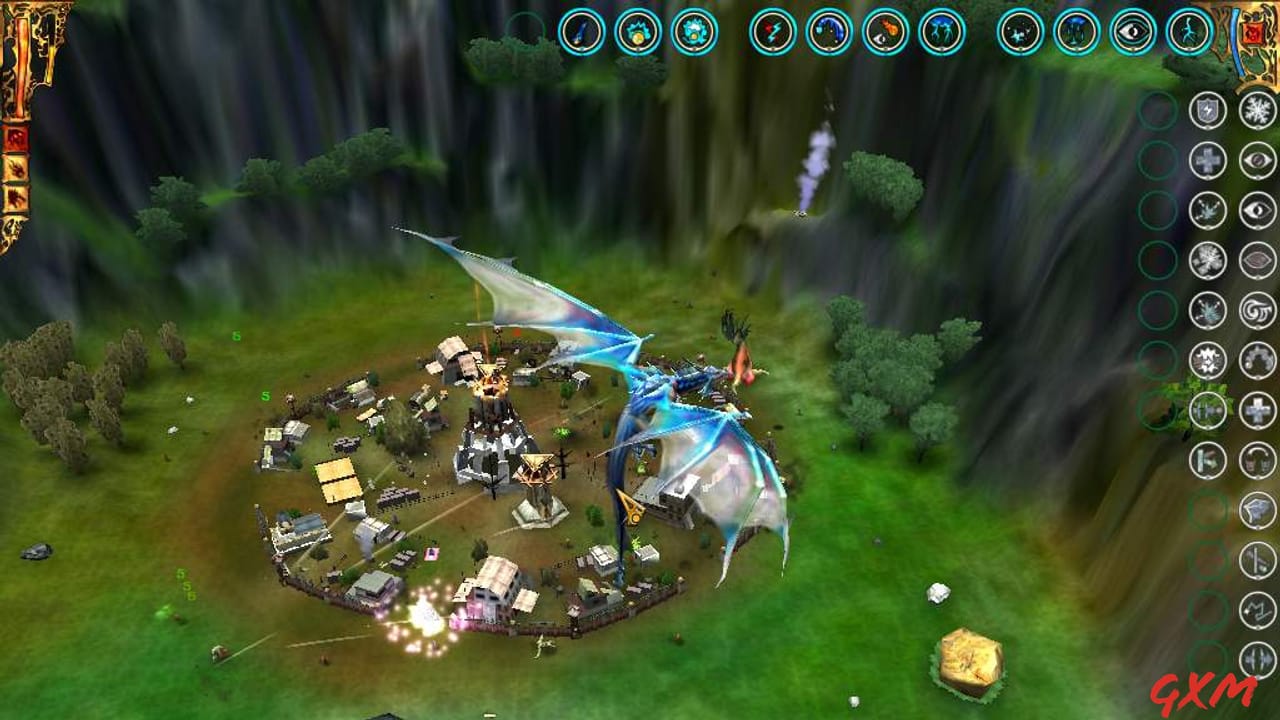Activate the lightning bolt spell
Image resolution: width=1280 pixels, height=720 pixels.
775,30
